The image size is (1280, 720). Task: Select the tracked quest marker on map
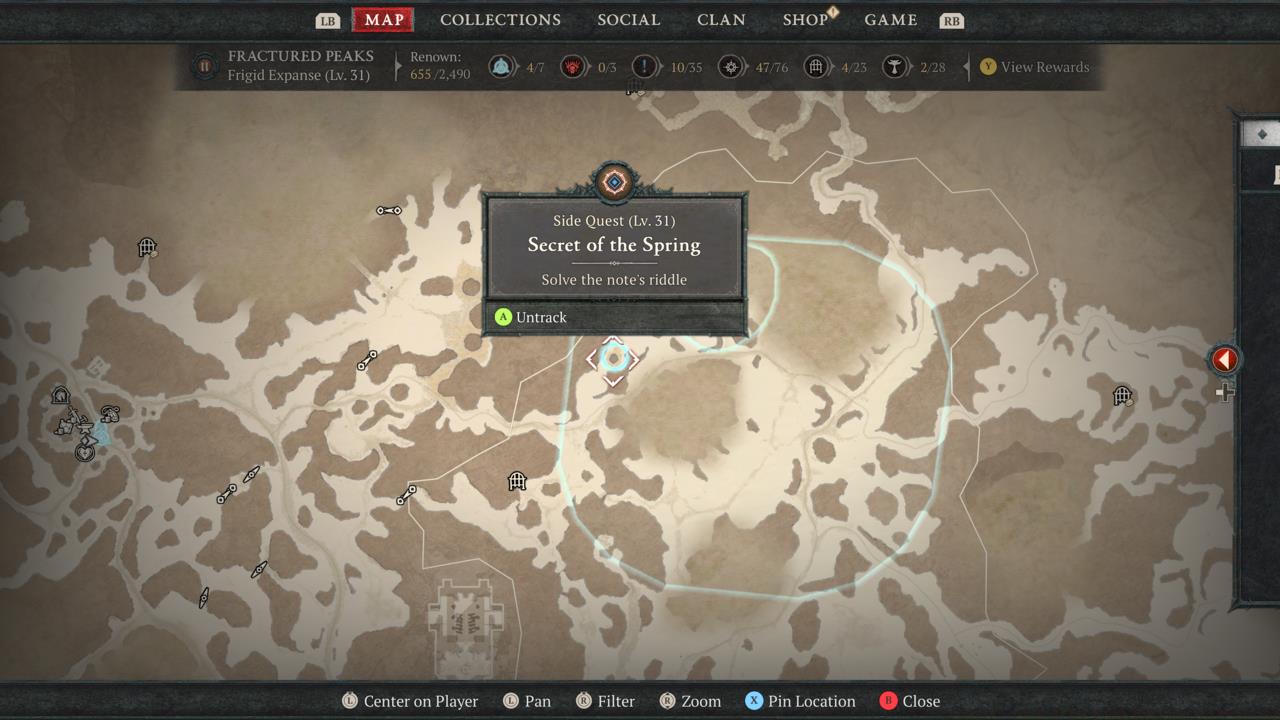pos(613,359)
